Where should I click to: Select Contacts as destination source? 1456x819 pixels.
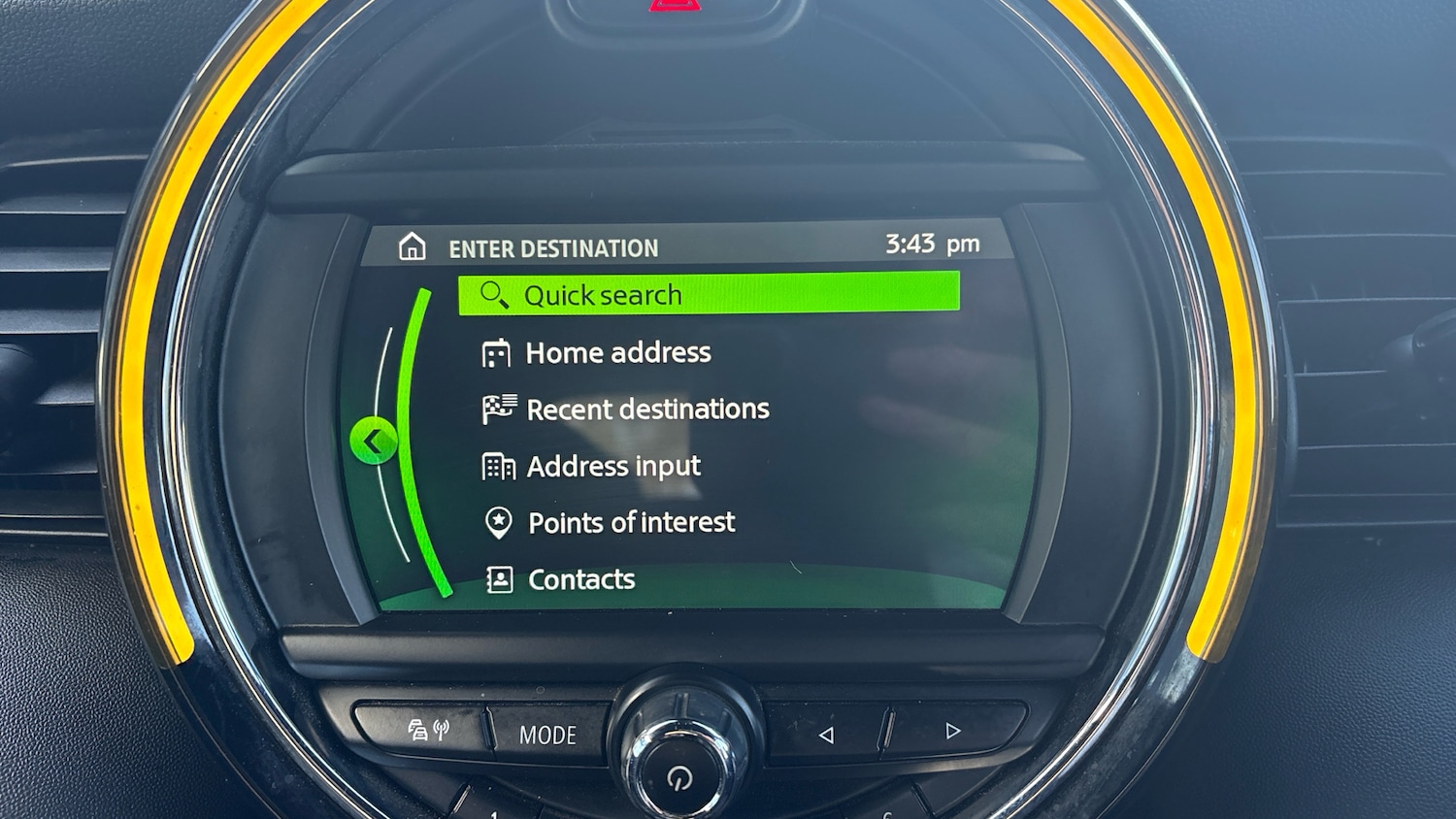tap(580, 580)
